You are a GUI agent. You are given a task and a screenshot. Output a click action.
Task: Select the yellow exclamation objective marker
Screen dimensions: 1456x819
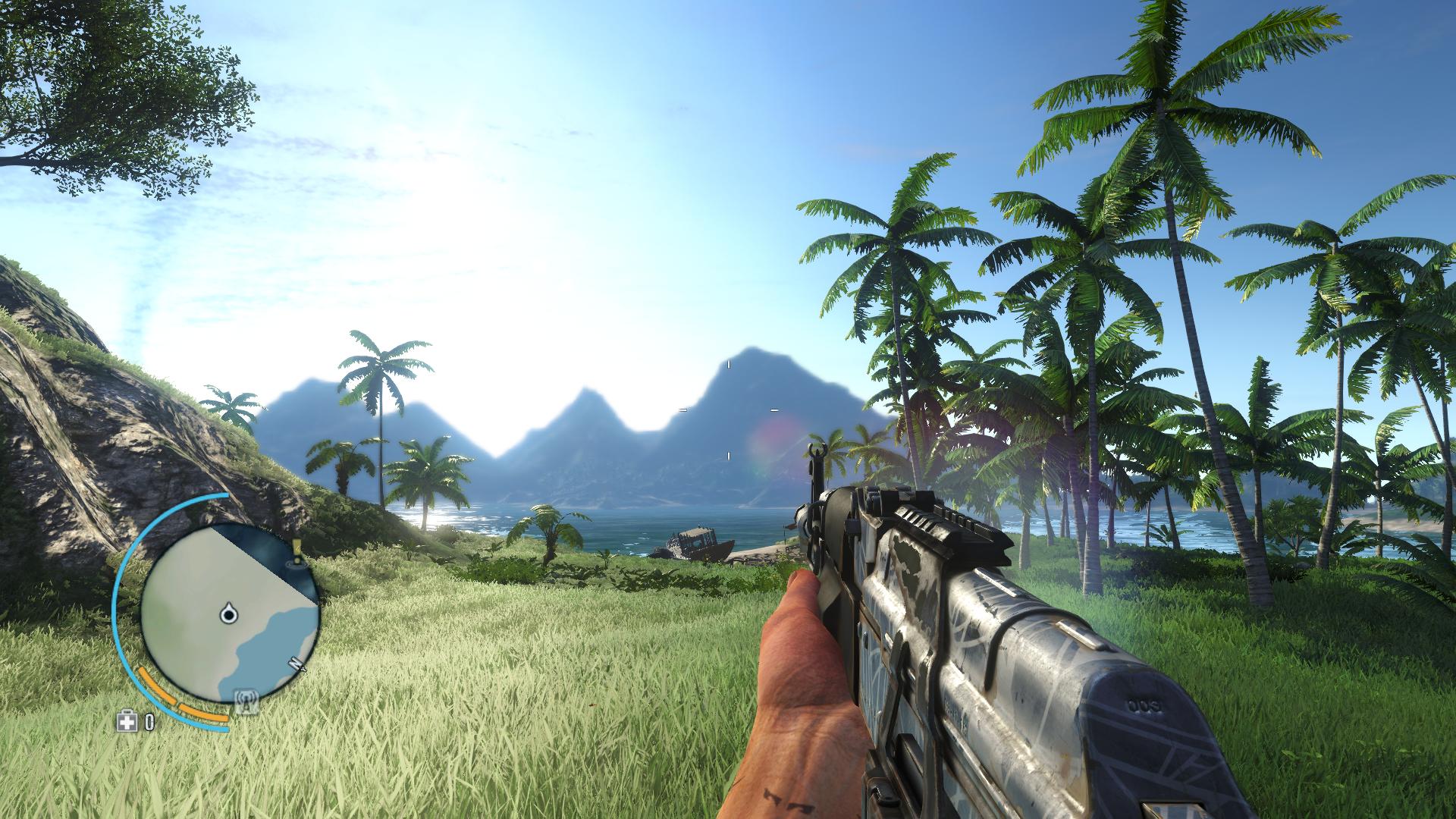tap(297, 547)
